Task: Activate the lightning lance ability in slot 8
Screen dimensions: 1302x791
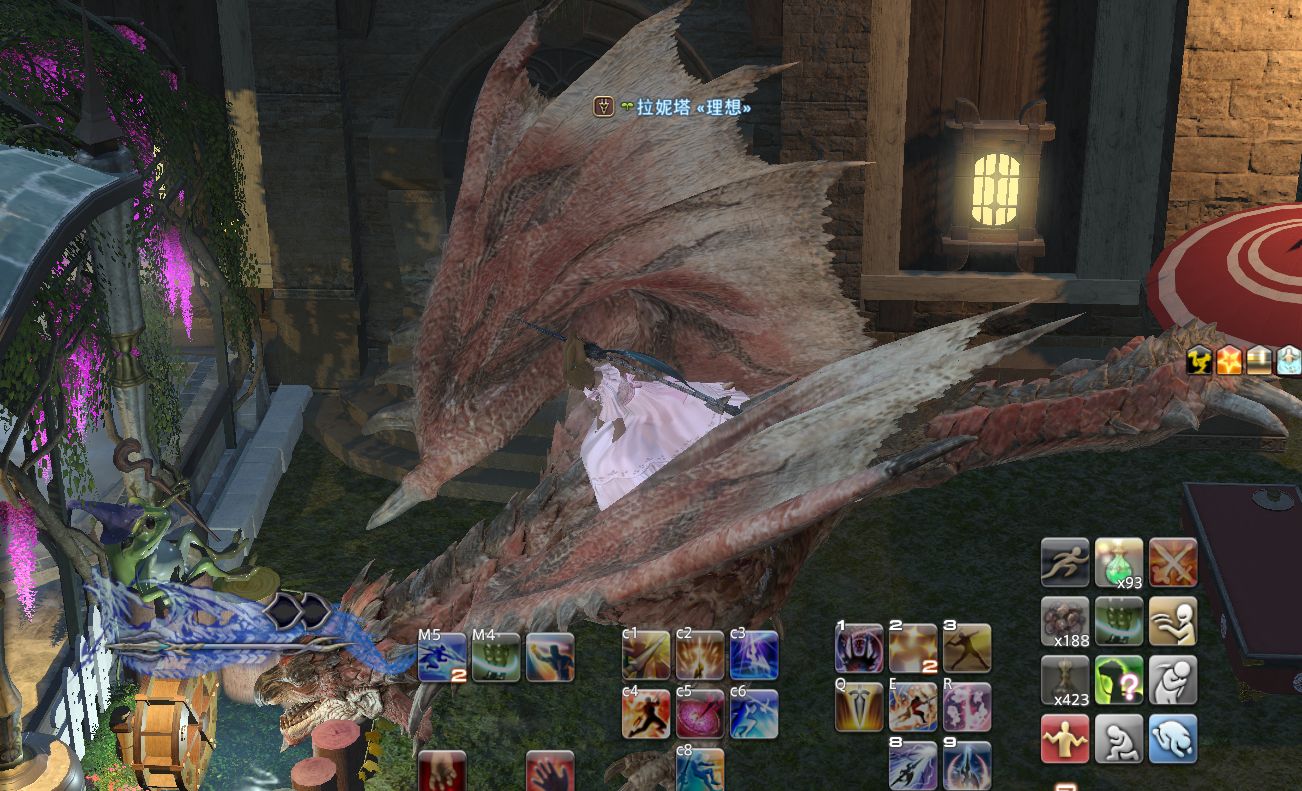Action: [913, 765]
